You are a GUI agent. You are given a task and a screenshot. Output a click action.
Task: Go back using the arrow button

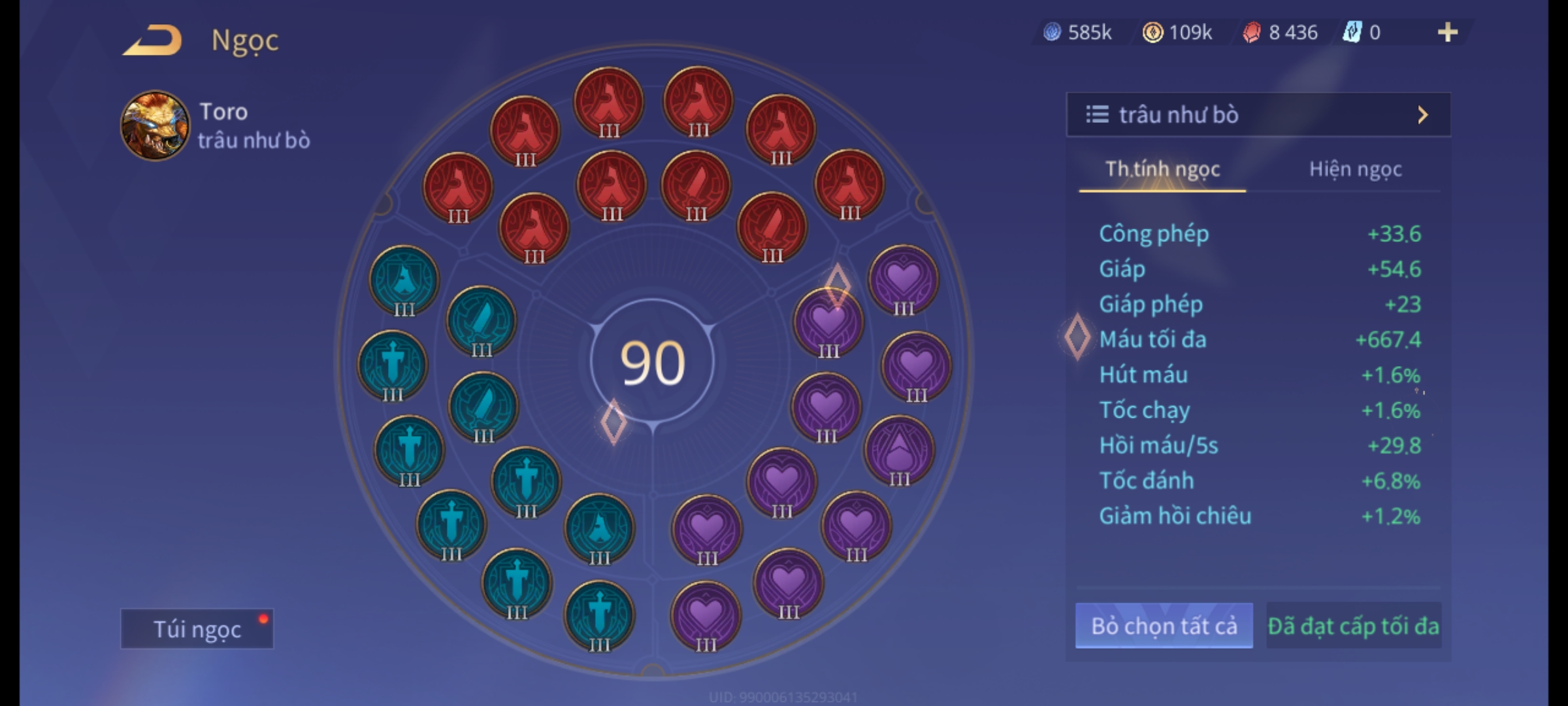pos(152,41)
